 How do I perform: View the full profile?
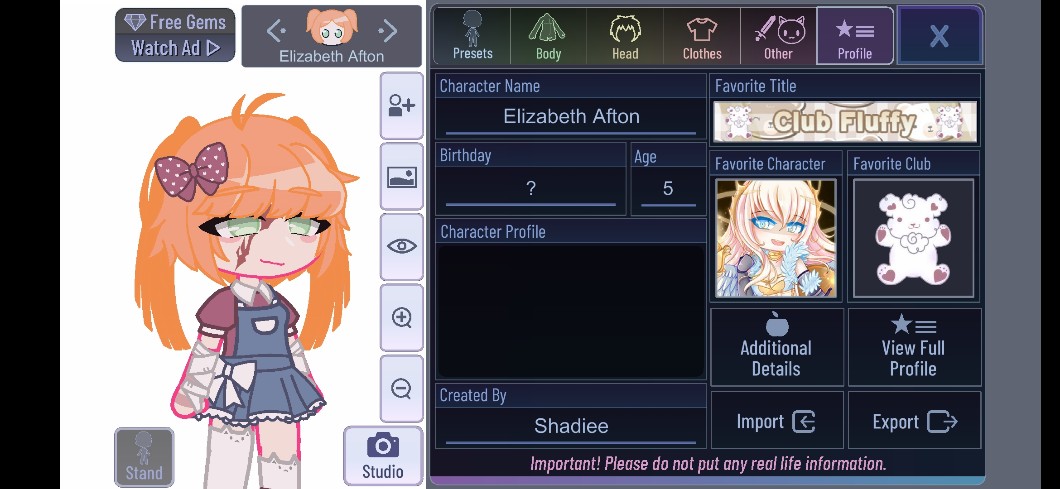point(913,347)
